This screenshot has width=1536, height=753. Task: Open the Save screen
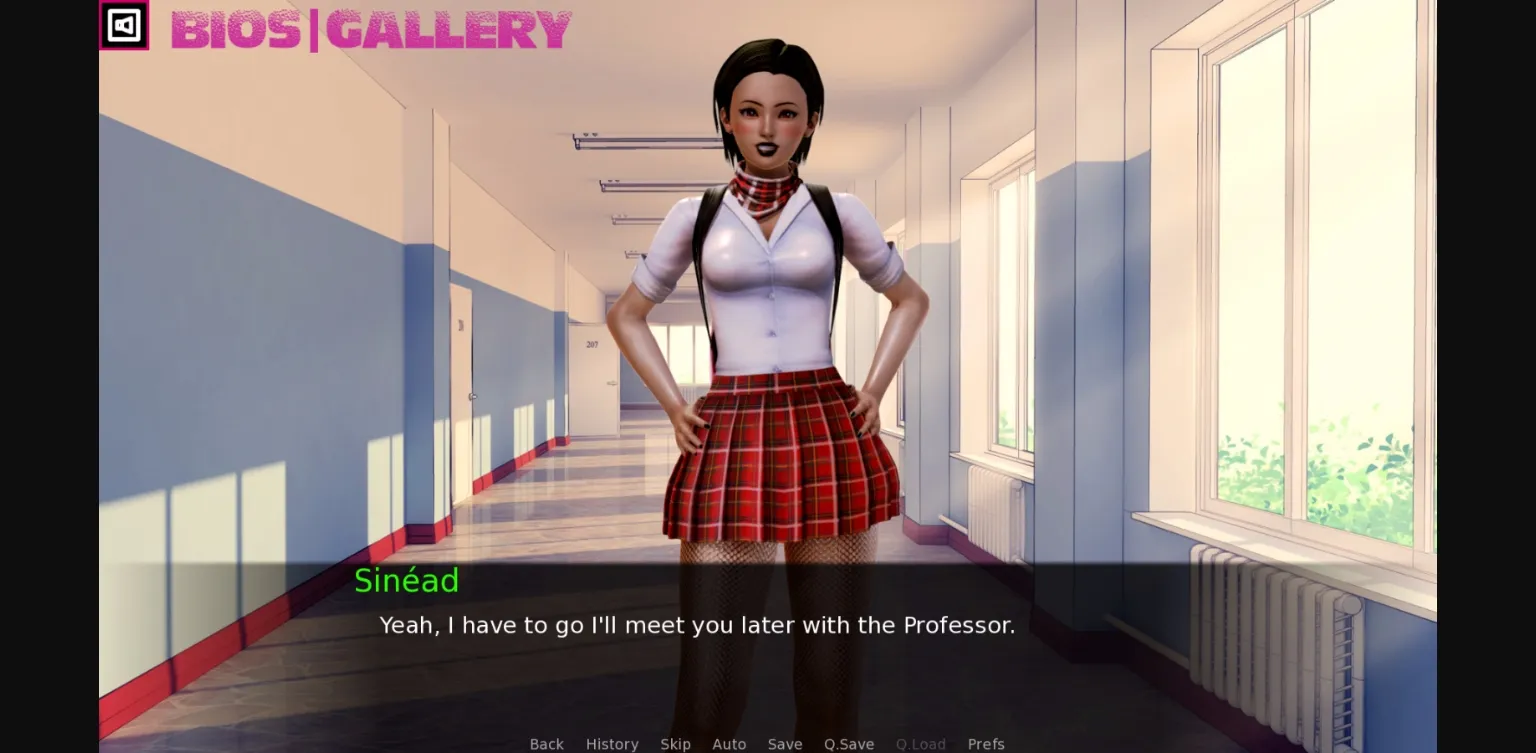point(784,744)
